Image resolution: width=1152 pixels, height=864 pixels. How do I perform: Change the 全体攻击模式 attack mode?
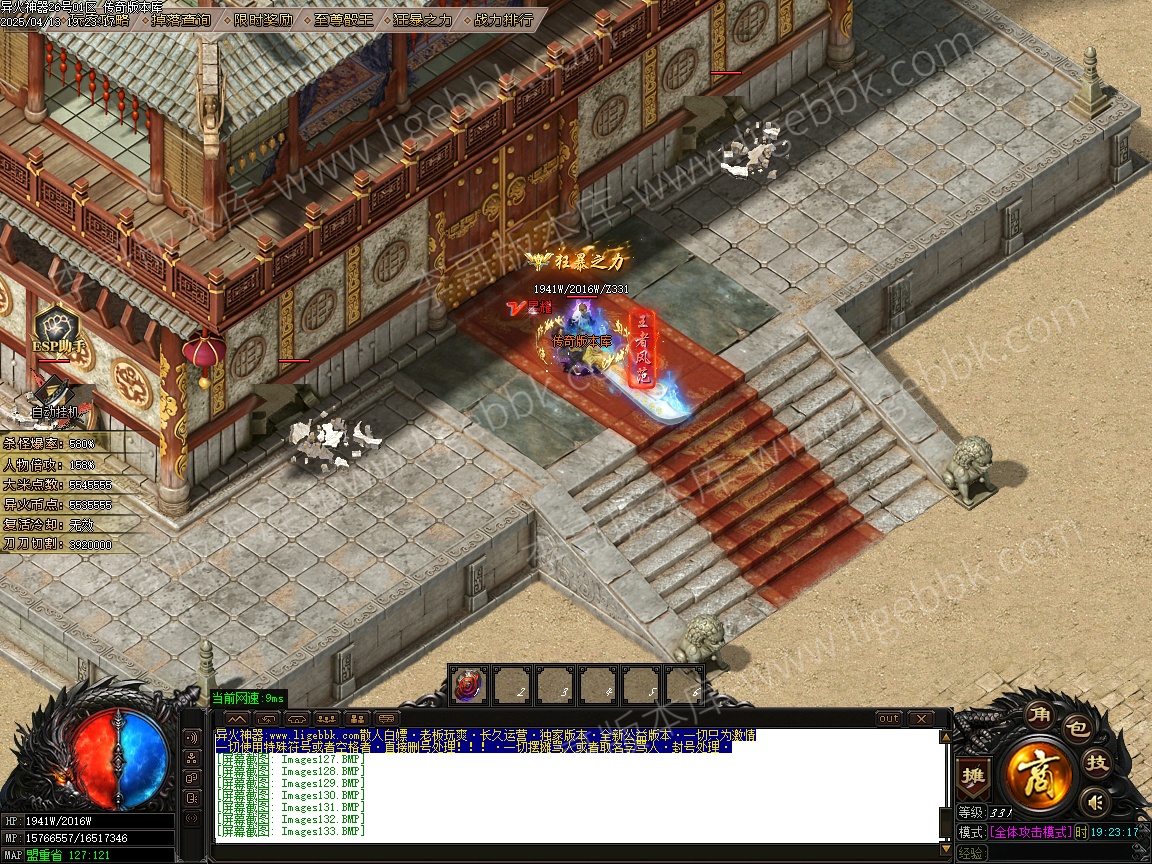[x=1030, y=832]
